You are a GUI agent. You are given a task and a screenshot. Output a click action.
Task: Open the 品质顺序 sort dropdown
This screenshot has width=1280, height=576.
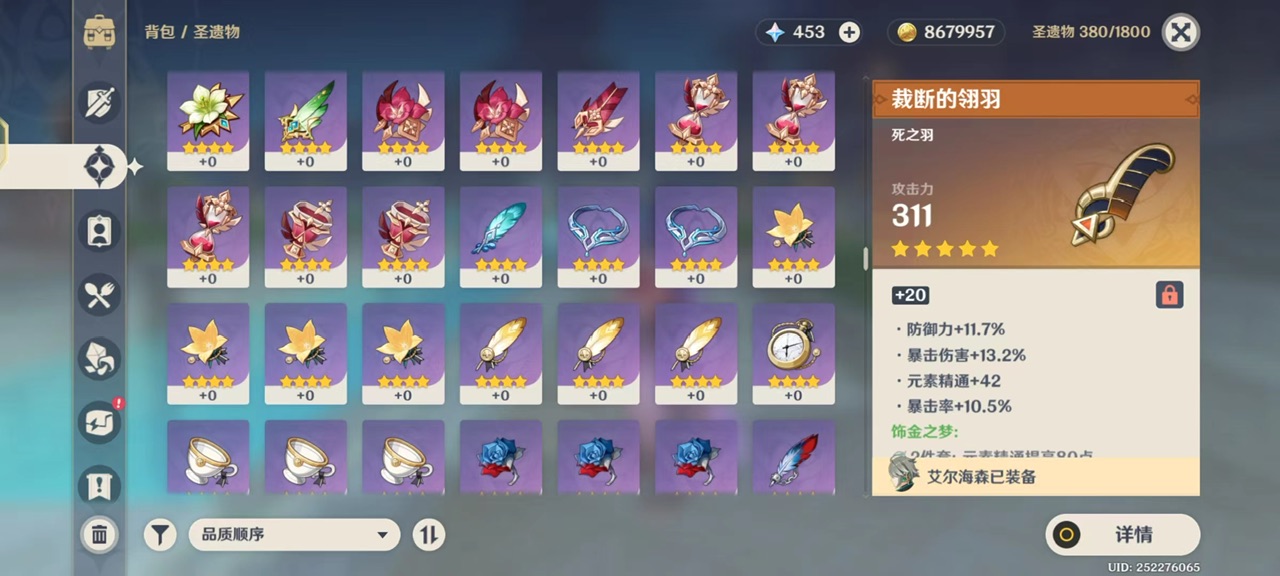coord(294,535)
